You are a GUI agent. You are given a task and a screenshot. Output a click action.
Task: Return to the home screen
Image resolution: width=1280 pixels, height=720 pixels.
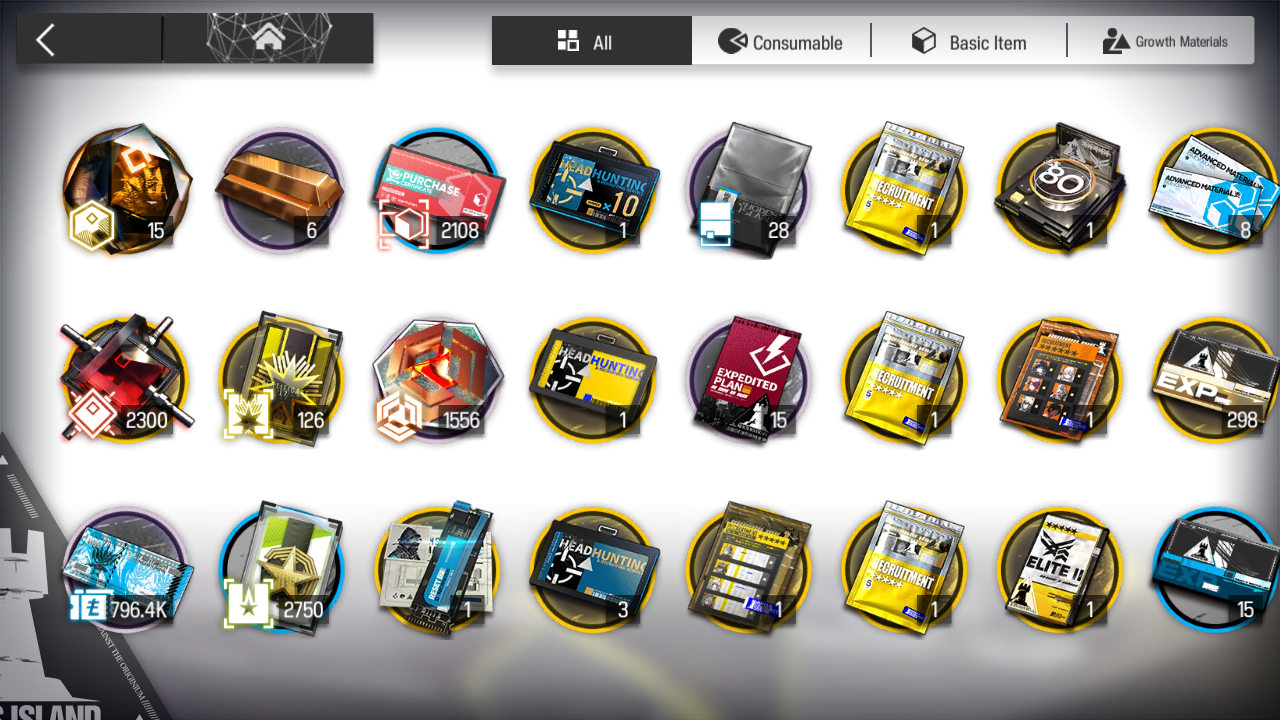(267, 39)
